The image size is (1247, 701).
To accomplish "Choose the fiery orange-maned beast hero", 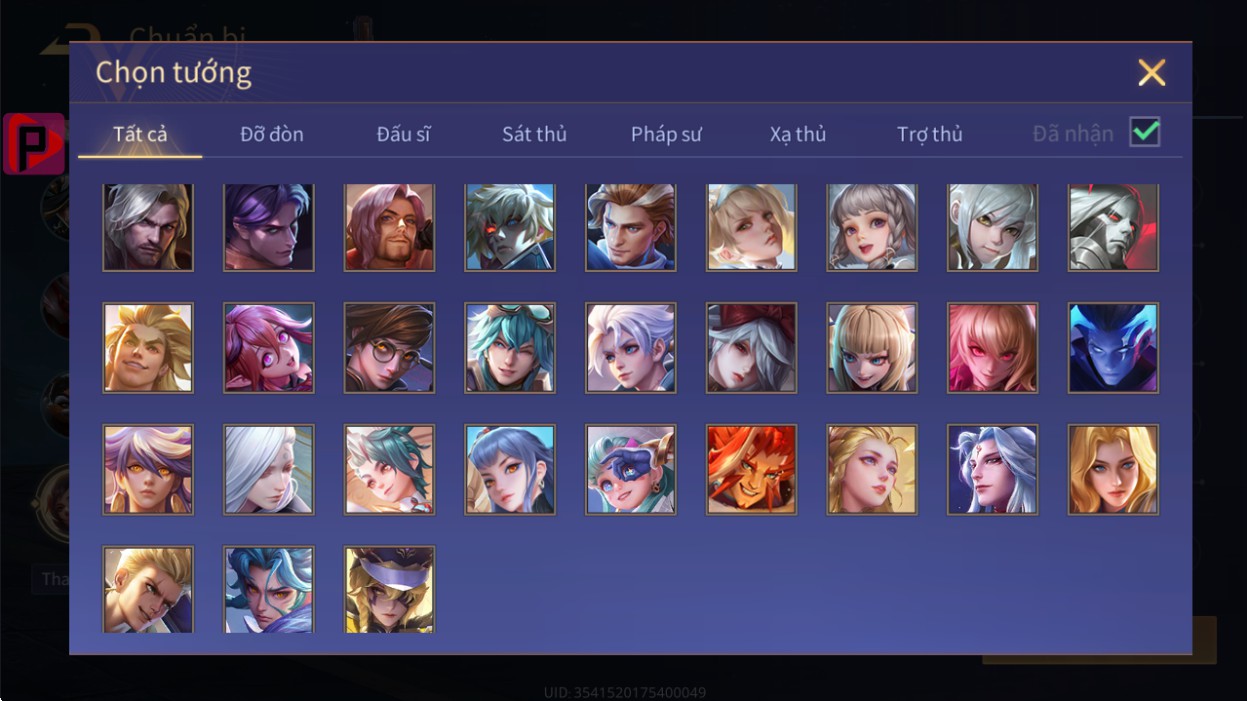I will pyautogui.click(x=751, y=469).
